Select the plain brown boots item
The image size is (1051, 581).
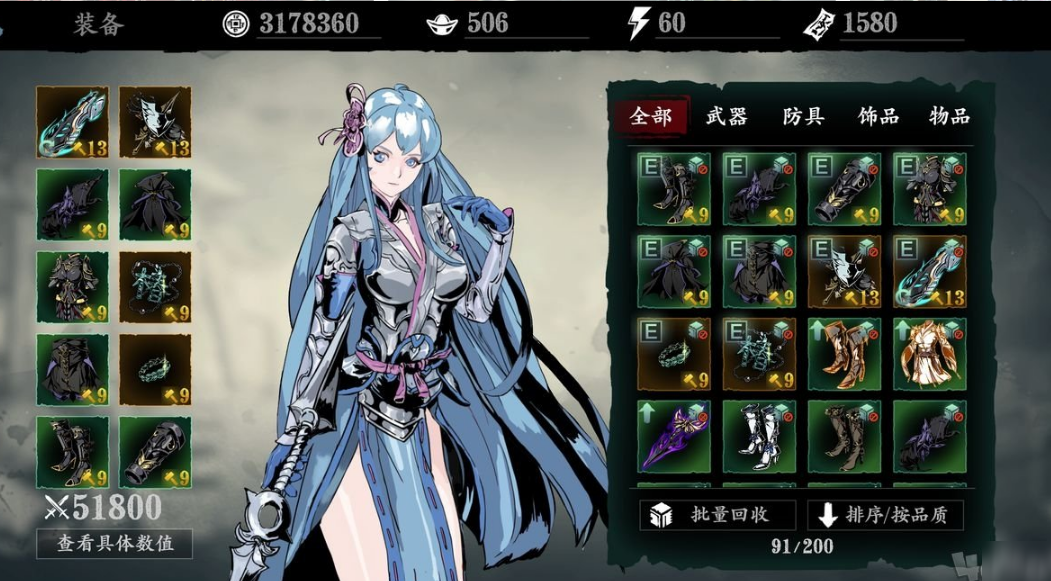click(844, 437)
